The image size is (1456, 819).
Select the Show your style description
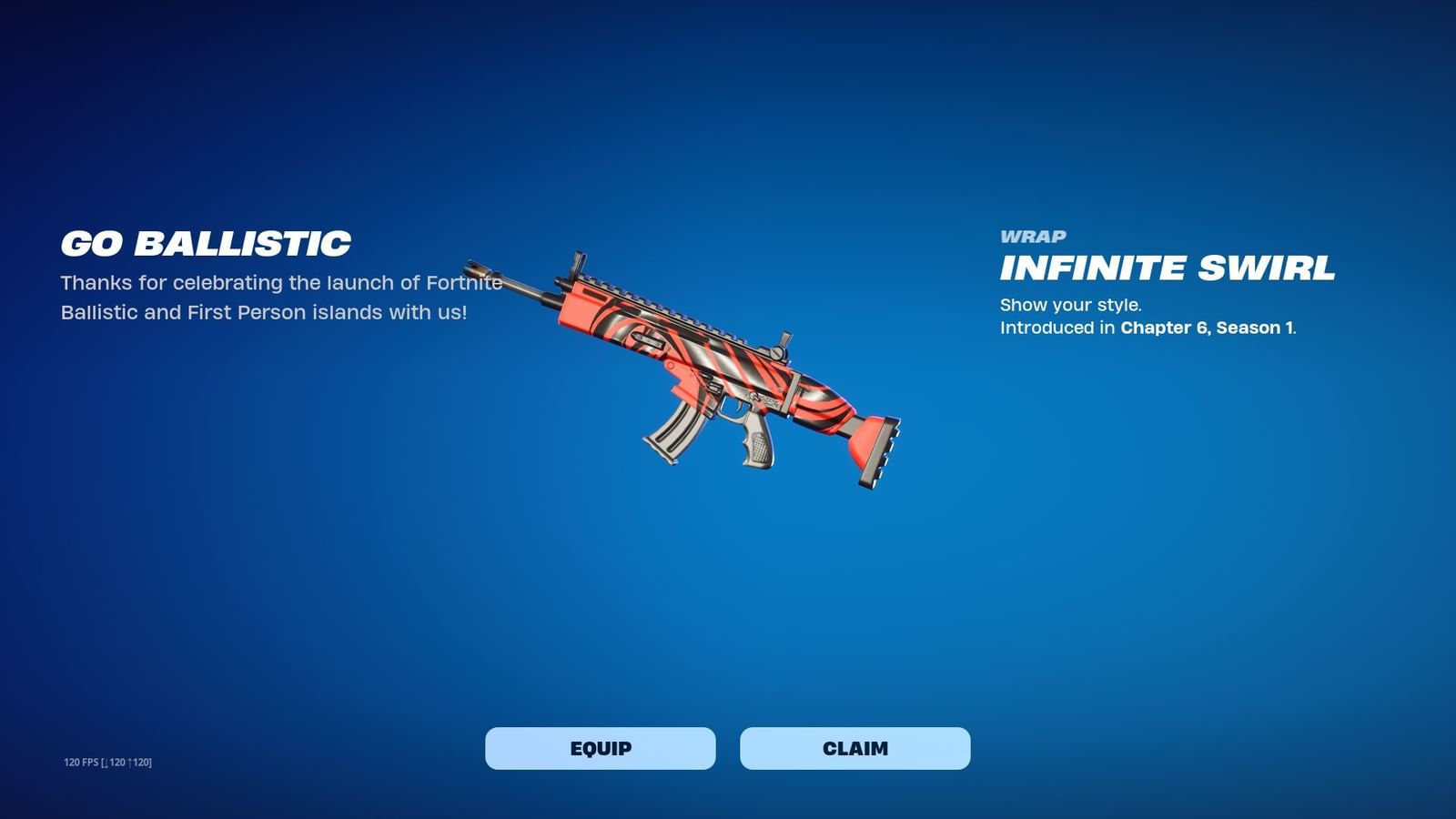pos(1072,303)
